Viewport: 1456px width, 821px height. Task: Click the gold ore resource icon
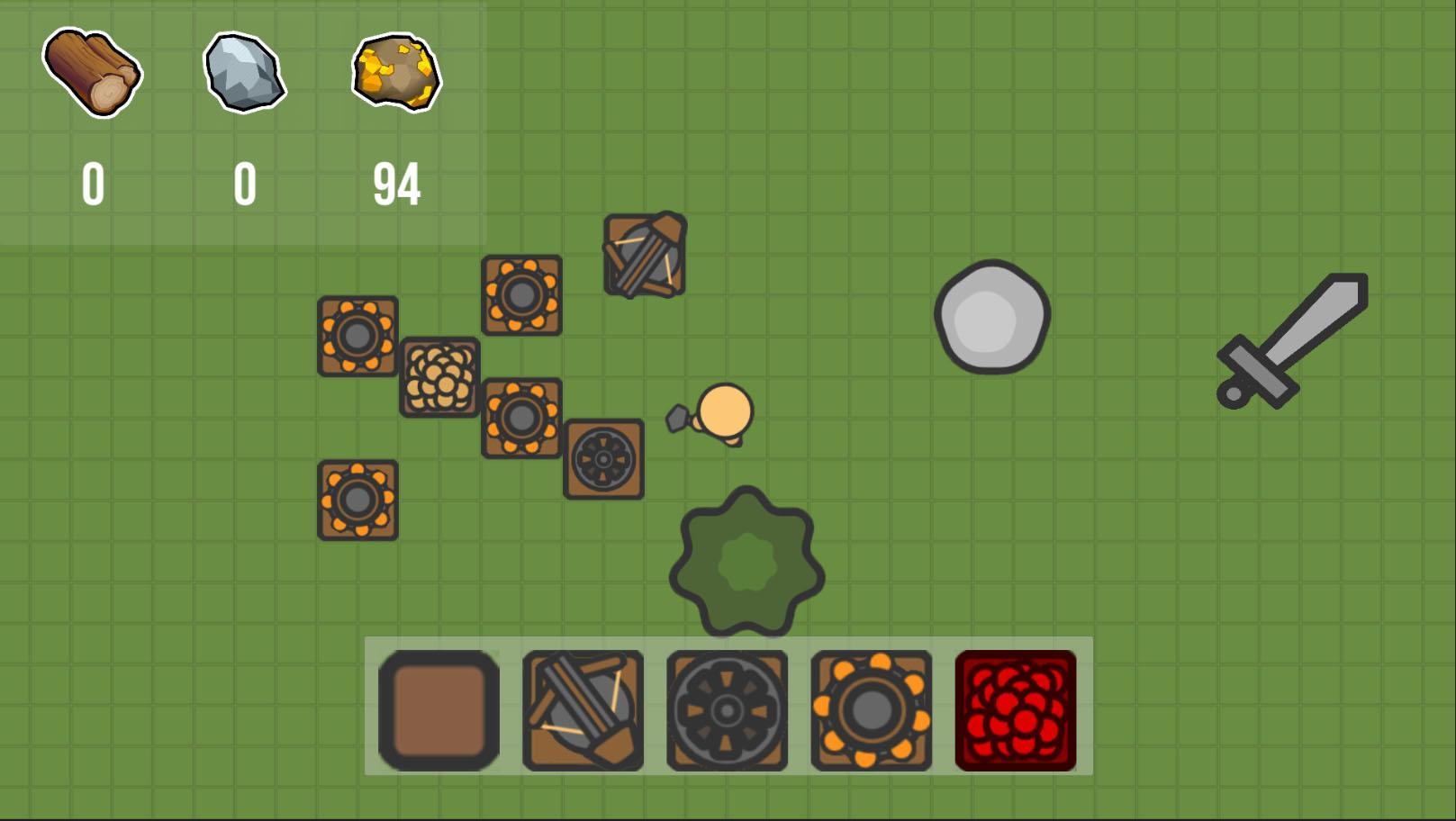[x=396, y=74]
